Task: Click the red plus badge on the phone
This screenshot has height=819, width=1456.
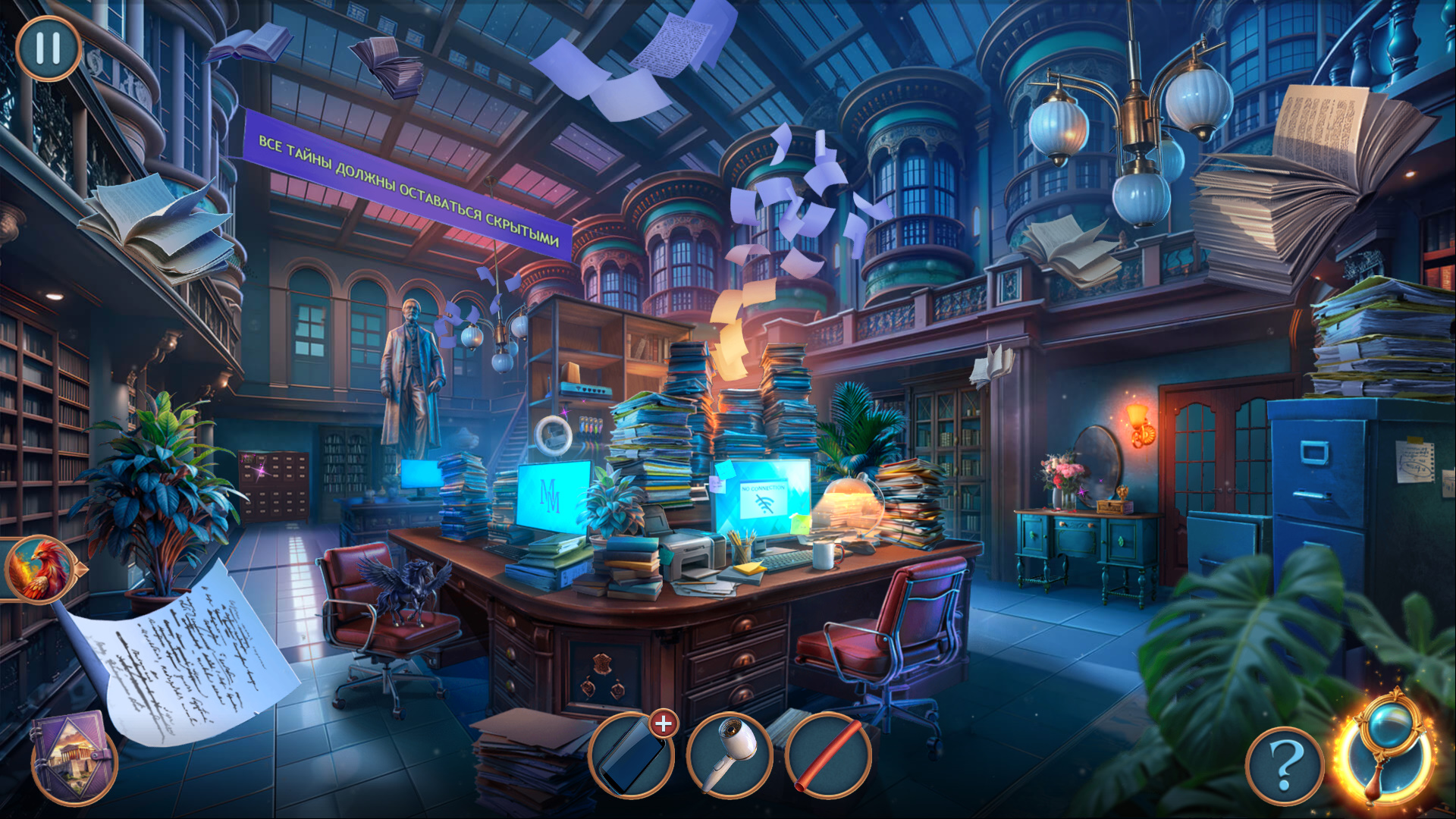Action: (664, 724)
